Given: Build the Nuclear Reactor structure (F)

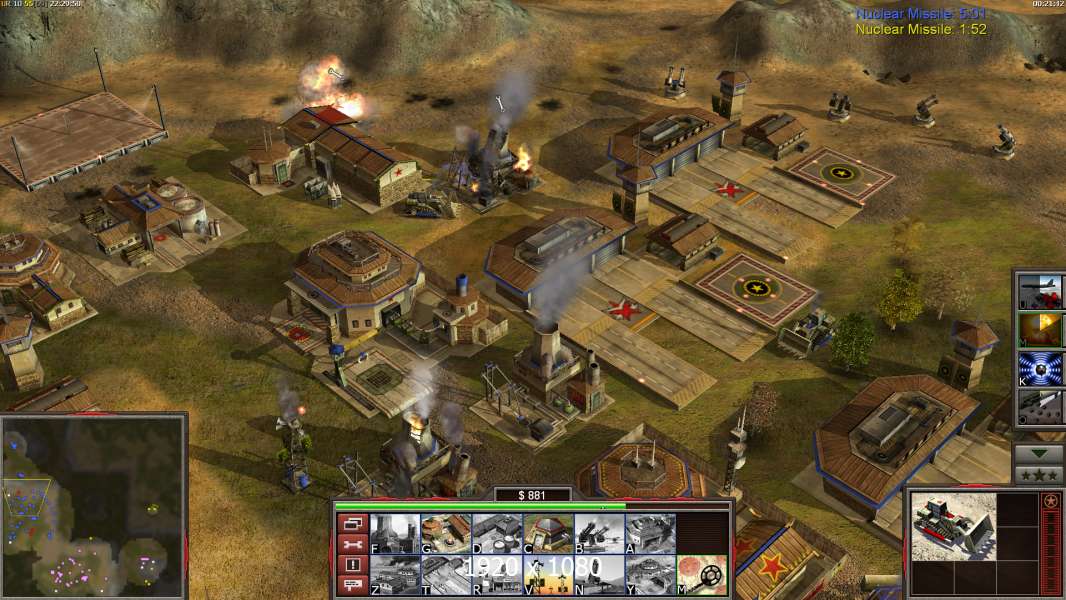Looking at the screenshot, I should pyautogui.click(x=394, y=533).
